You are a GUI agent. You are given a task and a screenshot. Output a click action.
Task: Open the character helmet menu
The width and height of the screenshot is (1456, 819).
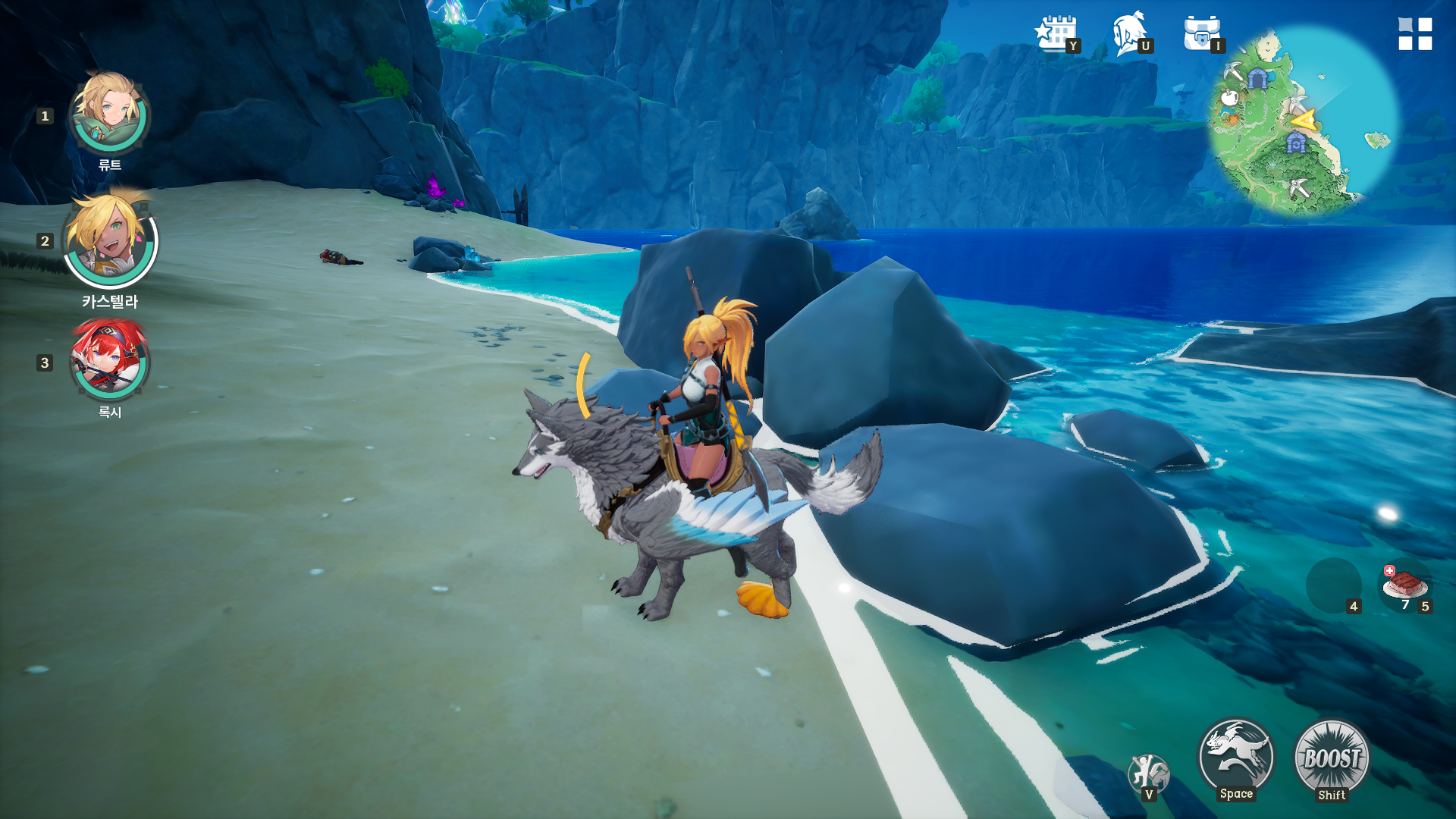click(x=1130, y=34)
